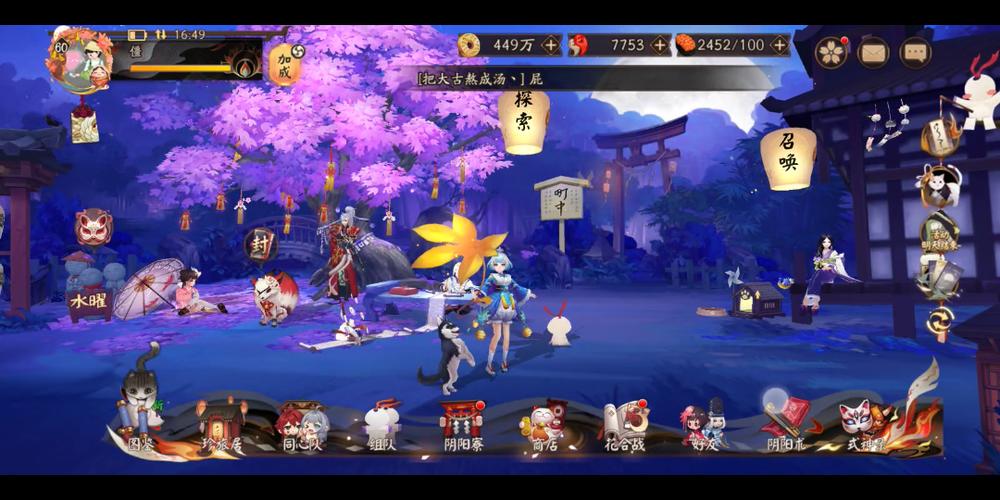The width and height of the screenshot is (1000, 500).
Task: Enter the 珍旅居 building menu
Action: tap(222, 424)
